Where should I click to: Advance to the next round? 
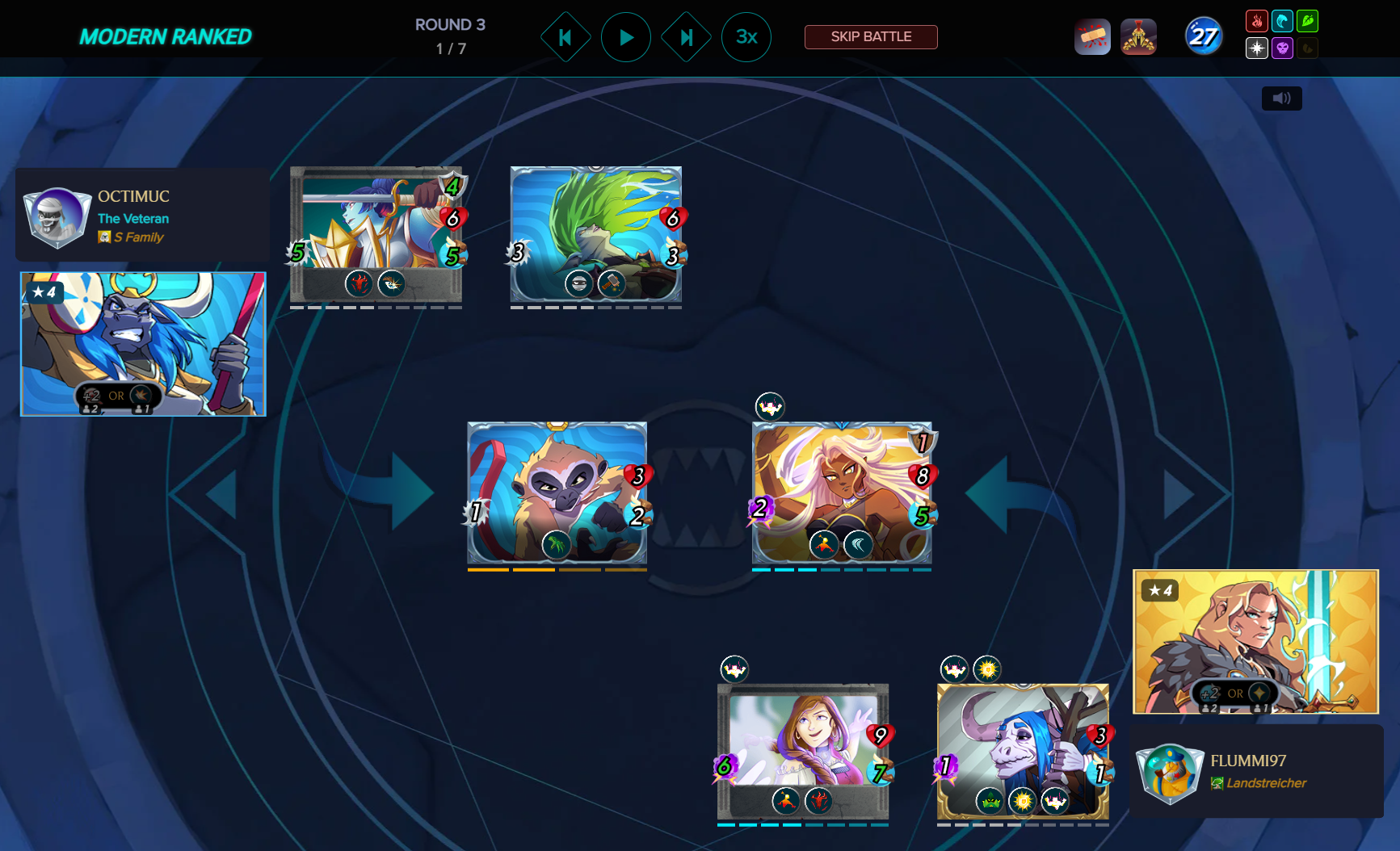coord(686,37)
